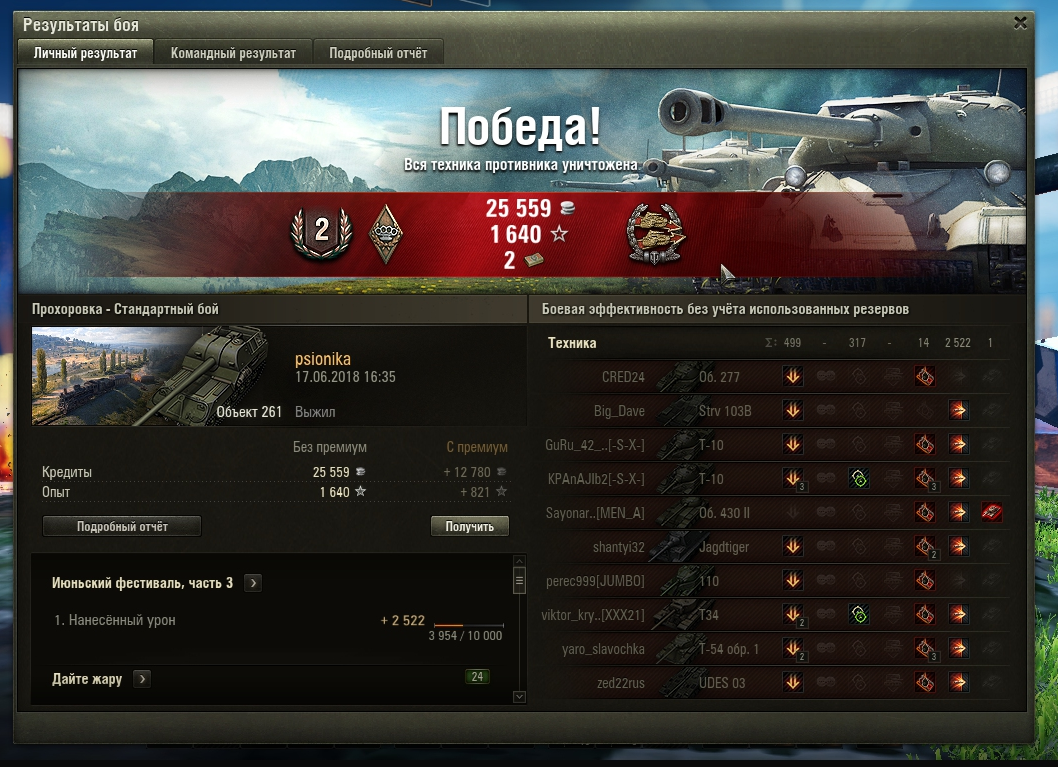This screenshot has height=767, width=1058.
Task: Click the Объект 261 vehicle thumbnail
Action: click(158, 376)
